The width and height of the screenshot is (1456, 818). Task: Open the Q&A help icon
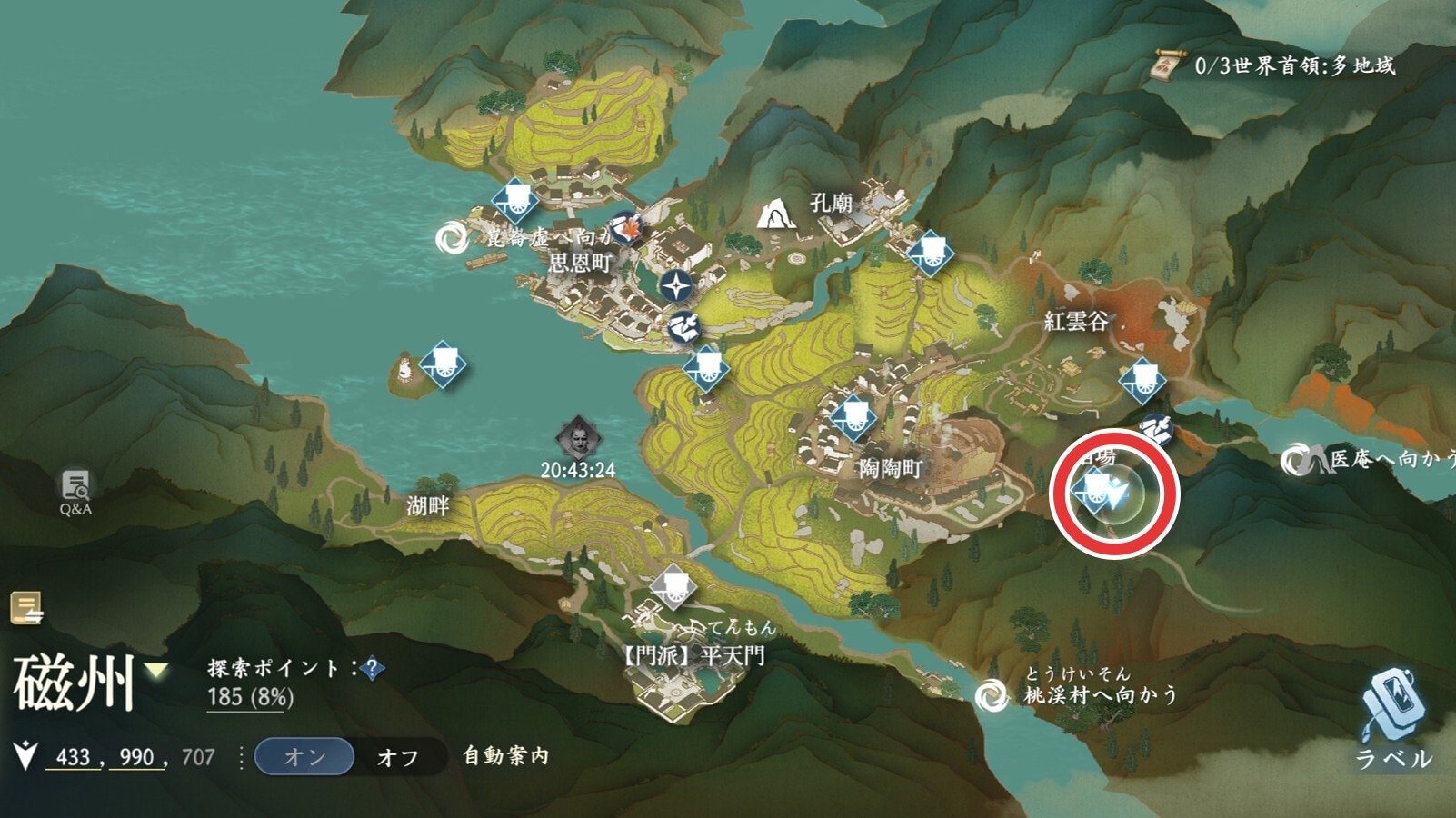click(x=75, y=492)
